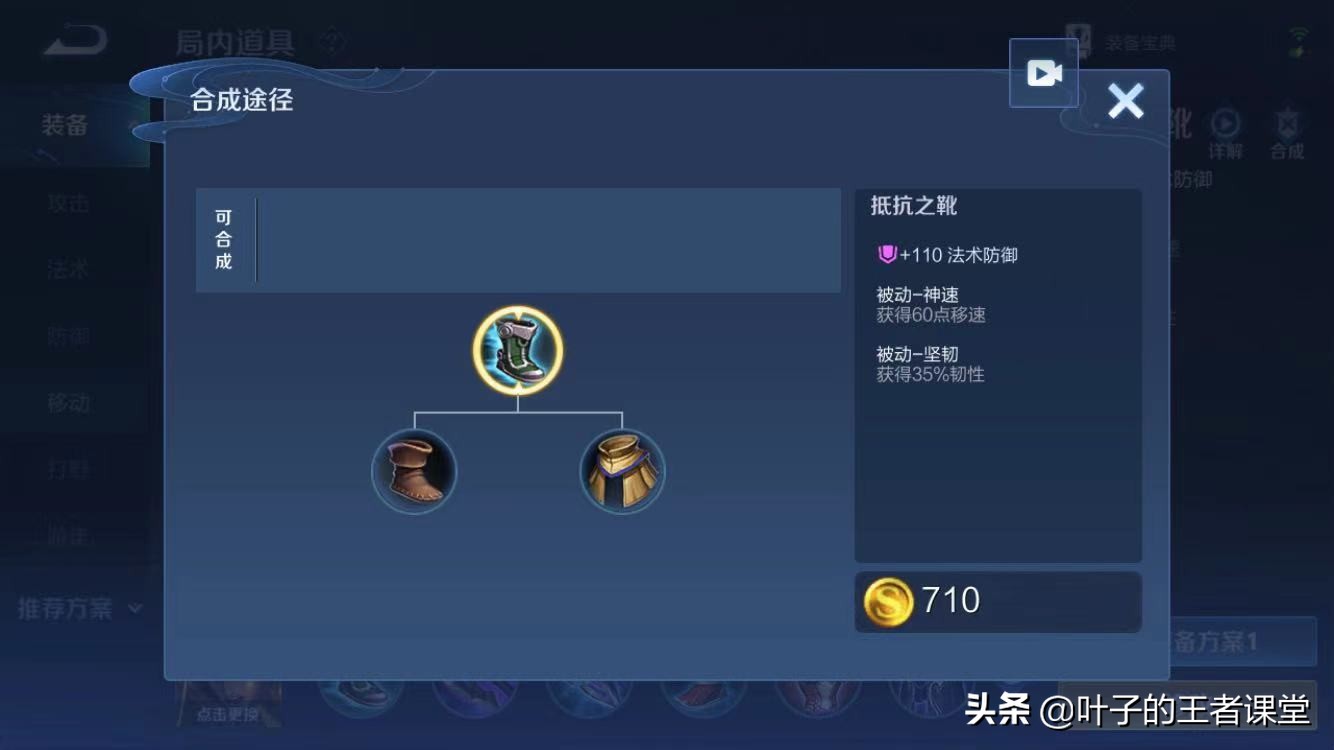Expand the 推荐方案 dropdown
Image resolution: width=1334 pixels, height=750 pixels.
[75, 608]
